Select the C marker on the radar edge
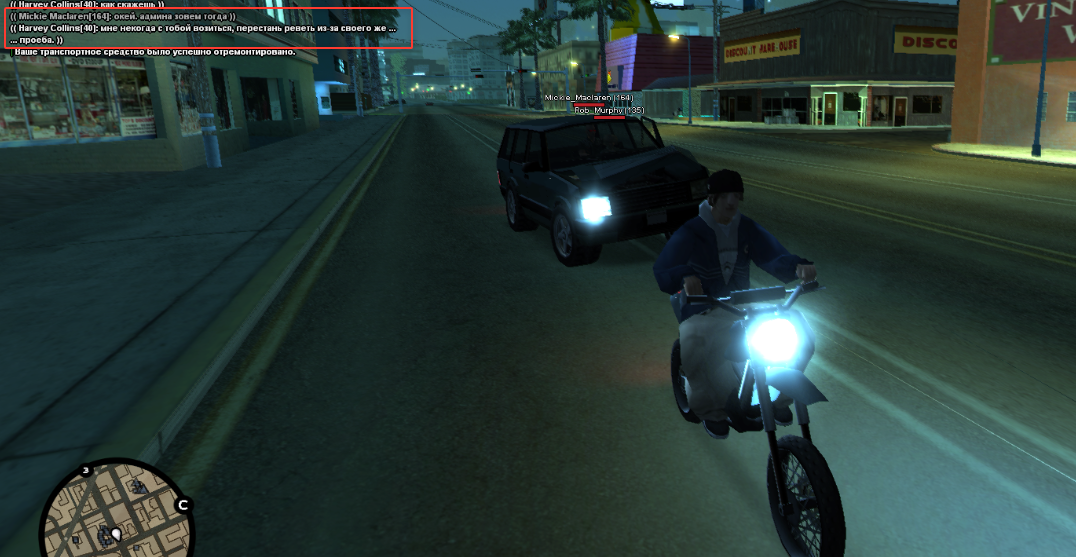 click(183, 505)
